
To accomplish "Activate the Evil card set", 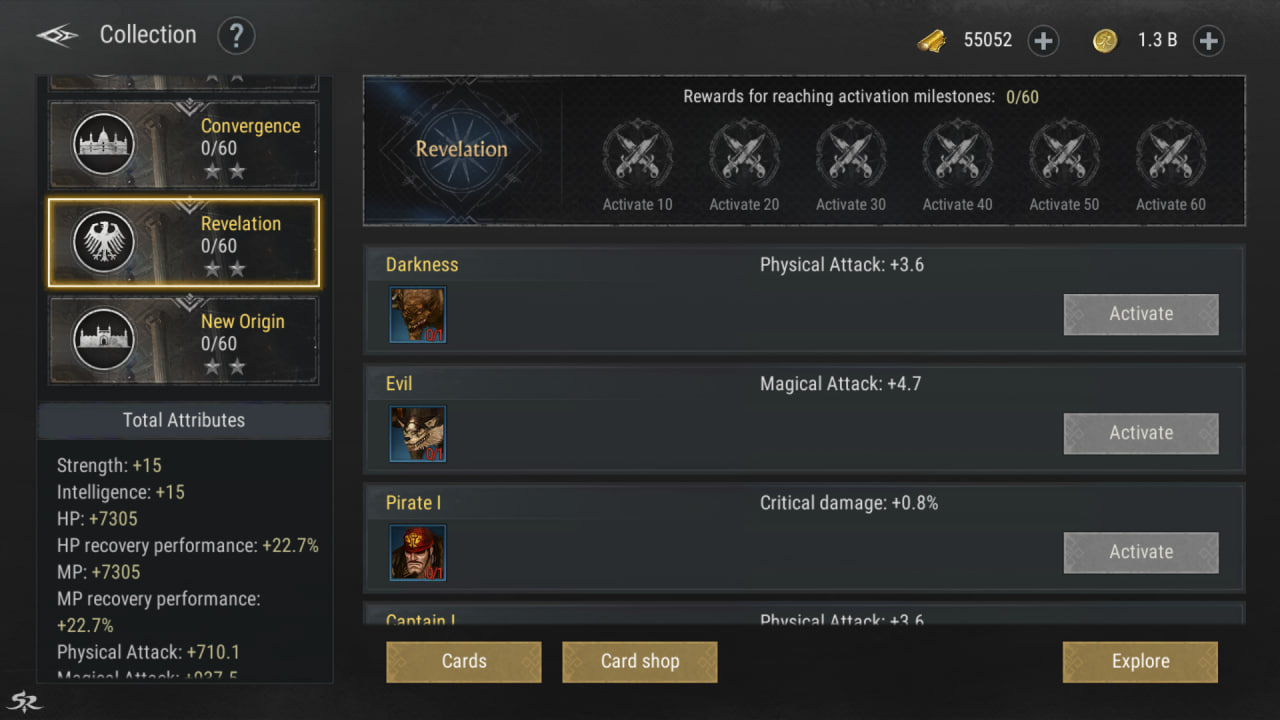I will 1140,433.
